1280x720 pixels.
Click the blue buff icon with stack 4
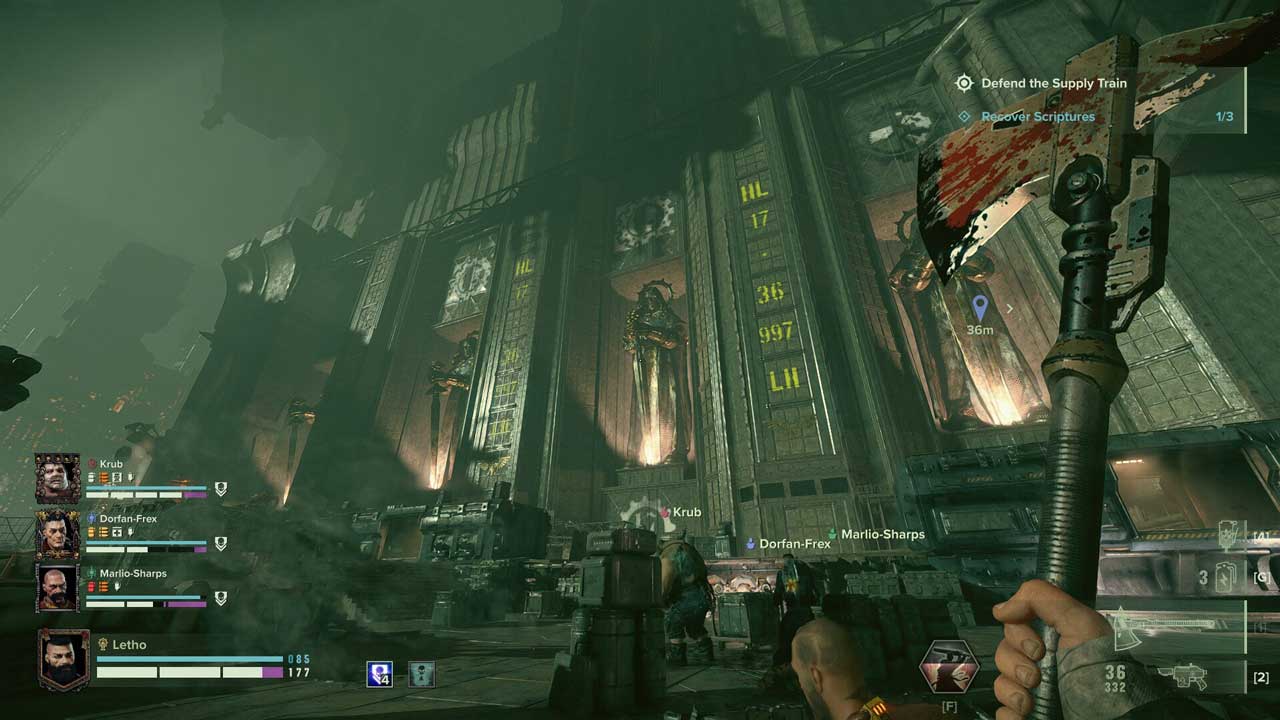[379, 674]
